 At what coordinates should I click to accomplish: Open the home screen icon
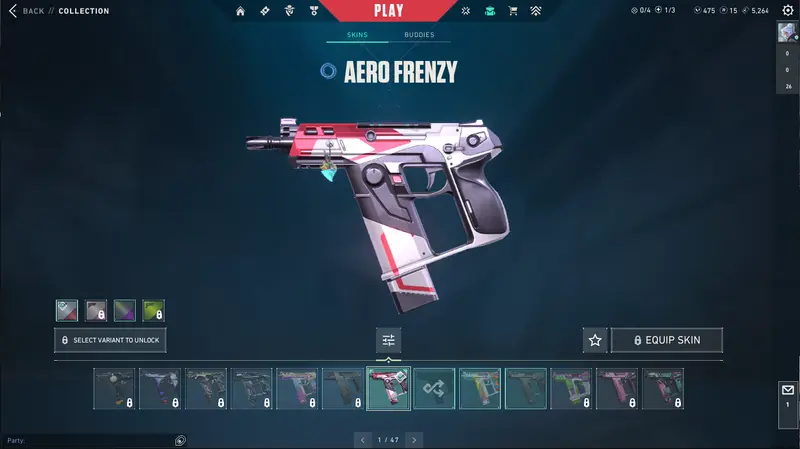pos(240,11)
